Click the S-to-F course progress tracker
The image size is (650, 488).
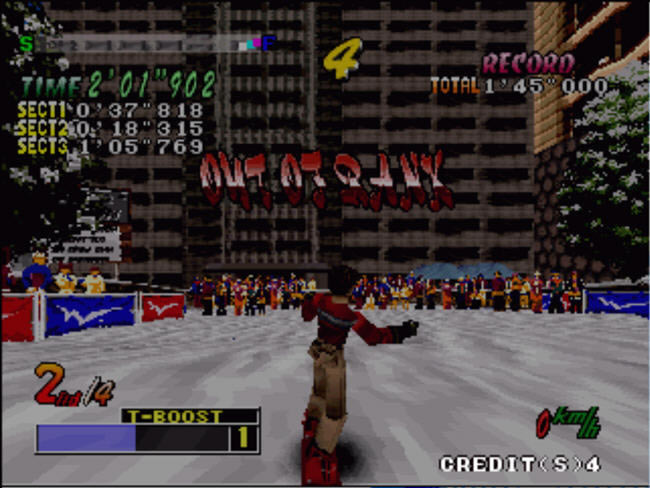(148, 44)
